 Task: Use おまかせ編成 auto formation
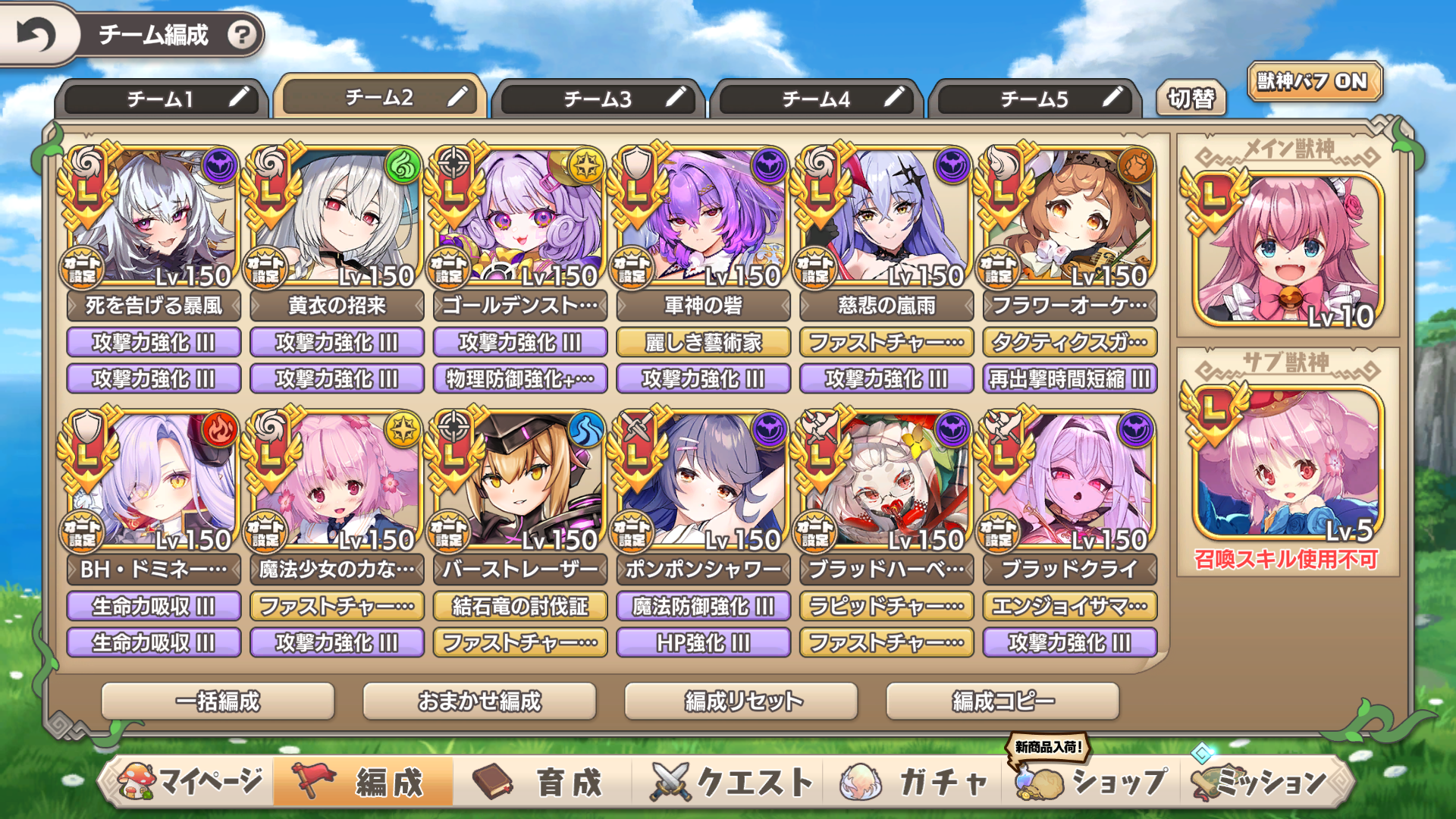point(479,701)
